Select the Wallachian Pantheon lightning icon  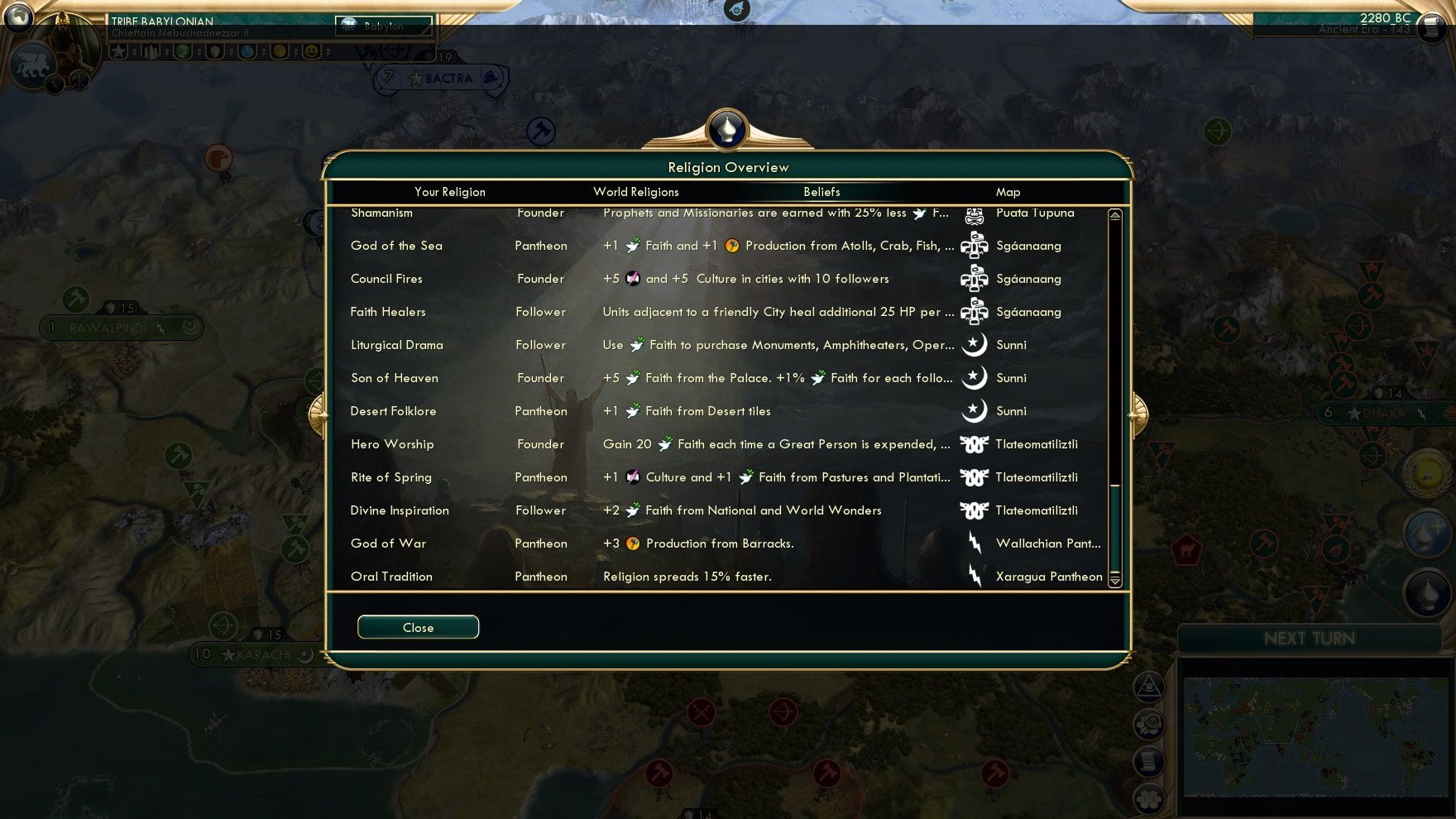coord(976,544)
